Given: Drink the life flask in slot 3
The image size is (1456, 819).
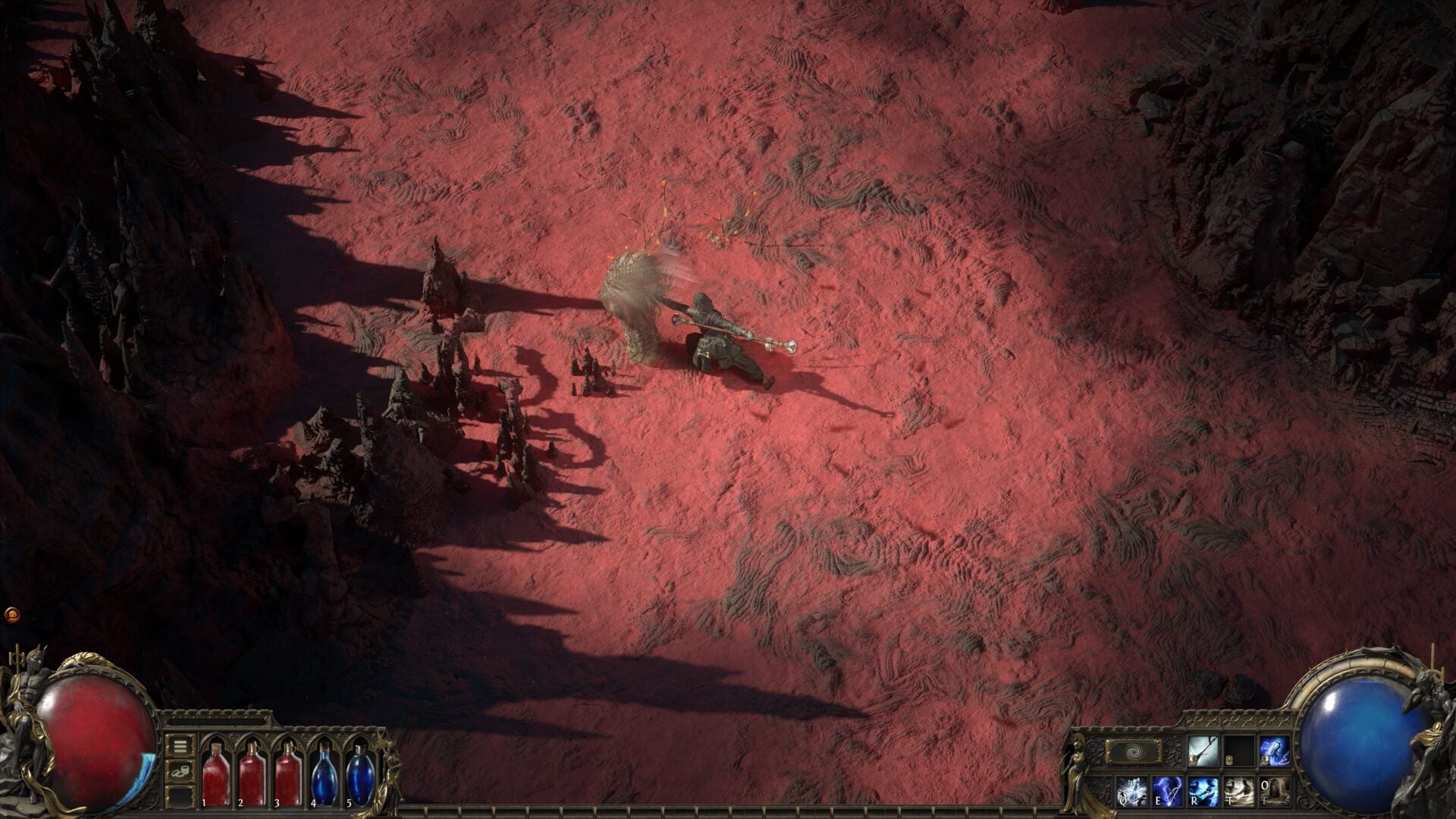Looking at the screenshot, I should 288,773.
